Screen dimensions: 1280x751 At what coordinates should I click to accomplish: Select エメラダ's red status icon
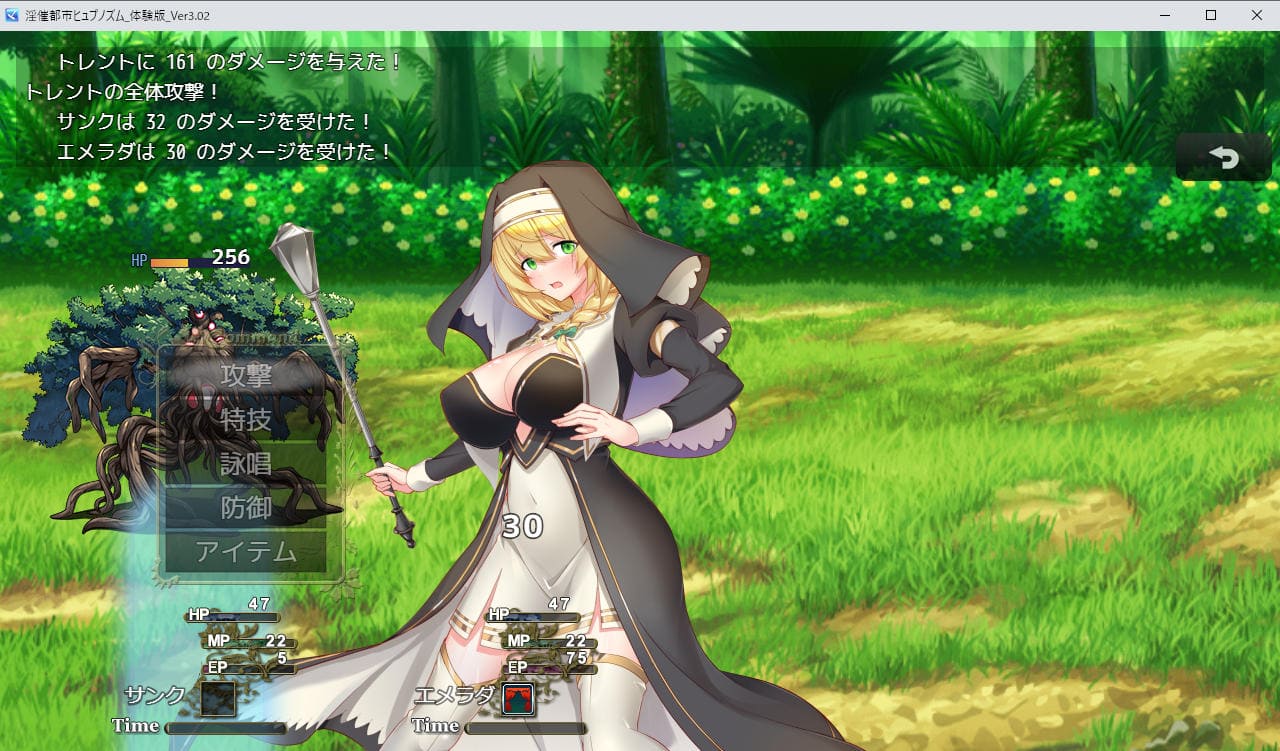point(518,699)
